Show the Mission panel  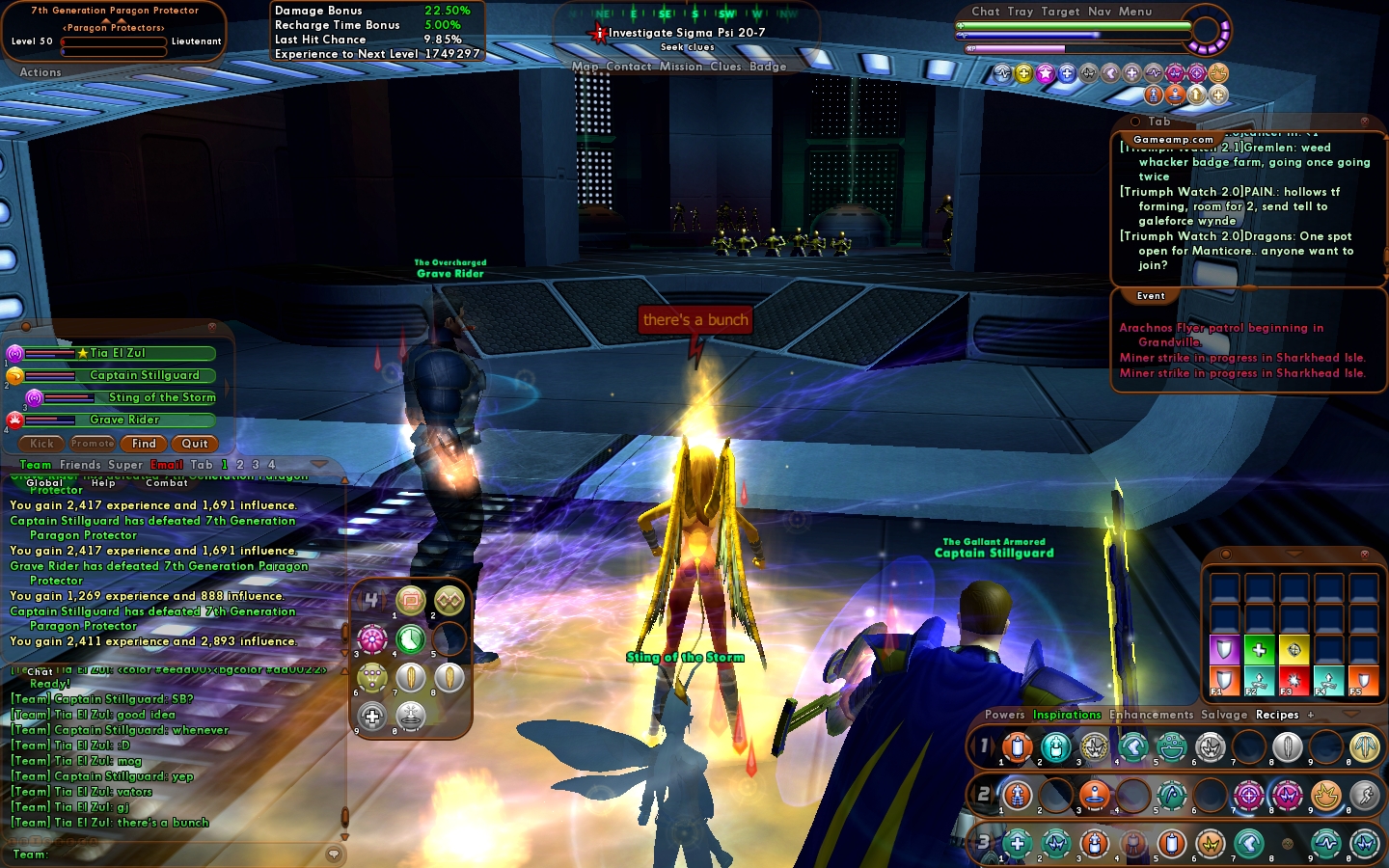681,67
